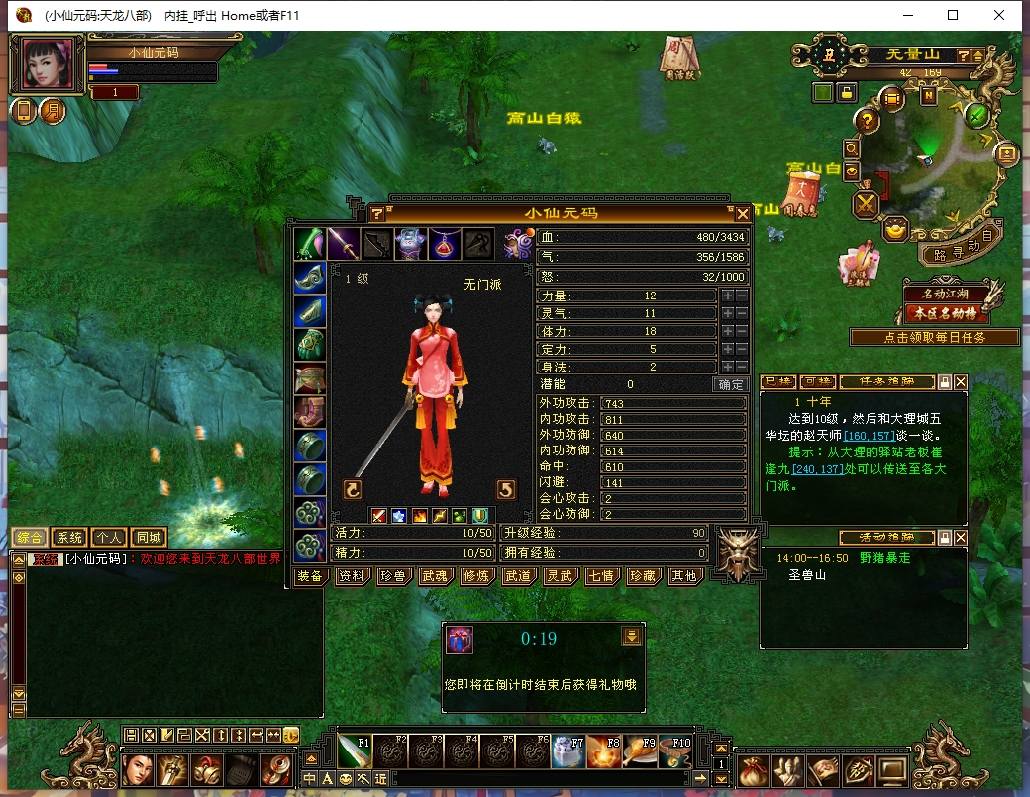The image size is (1030, 797).
Task: Select the 武魂 tab
Action: click(x=434, y=576)
